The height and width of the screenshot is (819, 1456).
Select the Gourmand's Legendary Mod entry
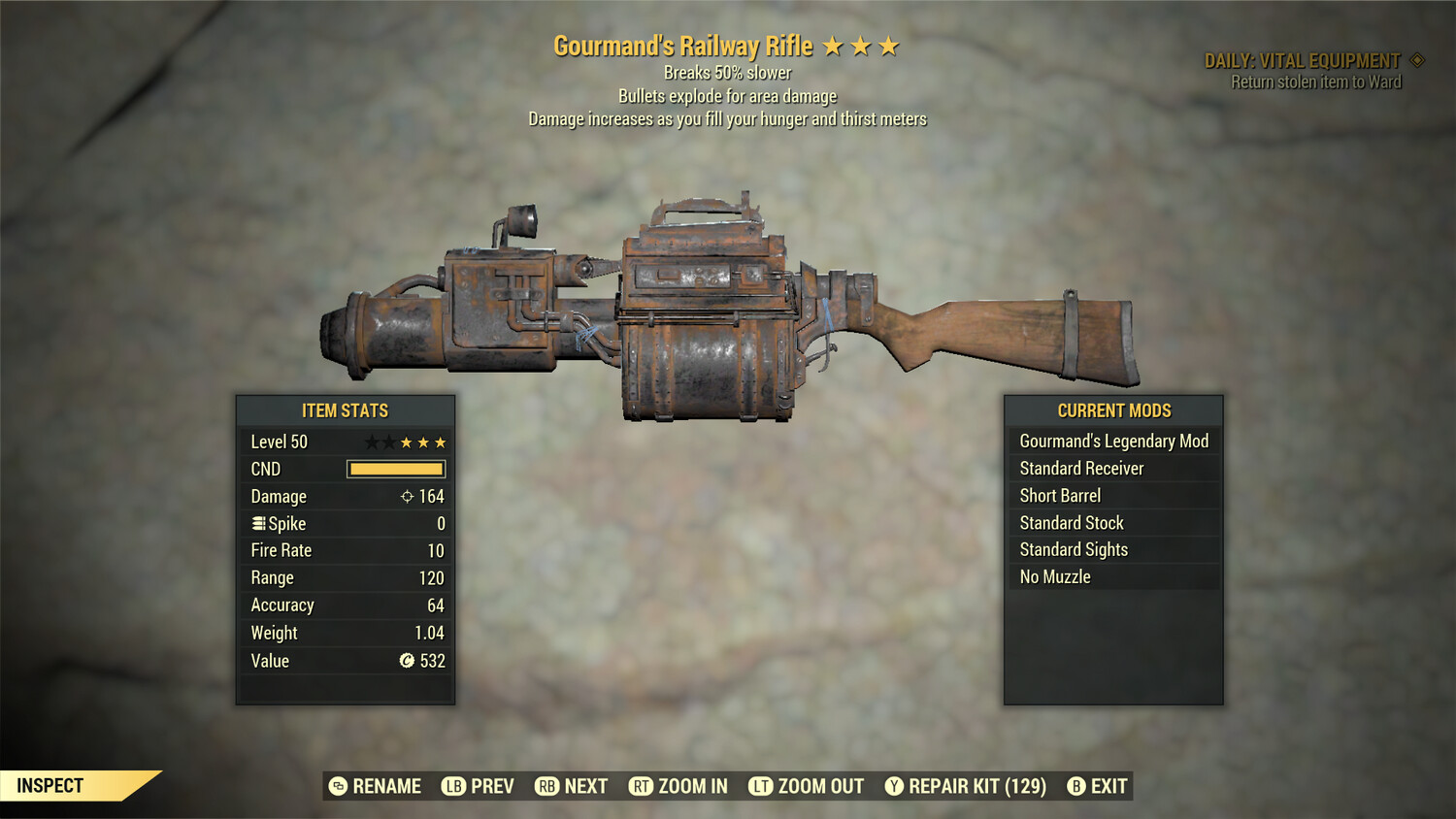(x=1113, y=441)
